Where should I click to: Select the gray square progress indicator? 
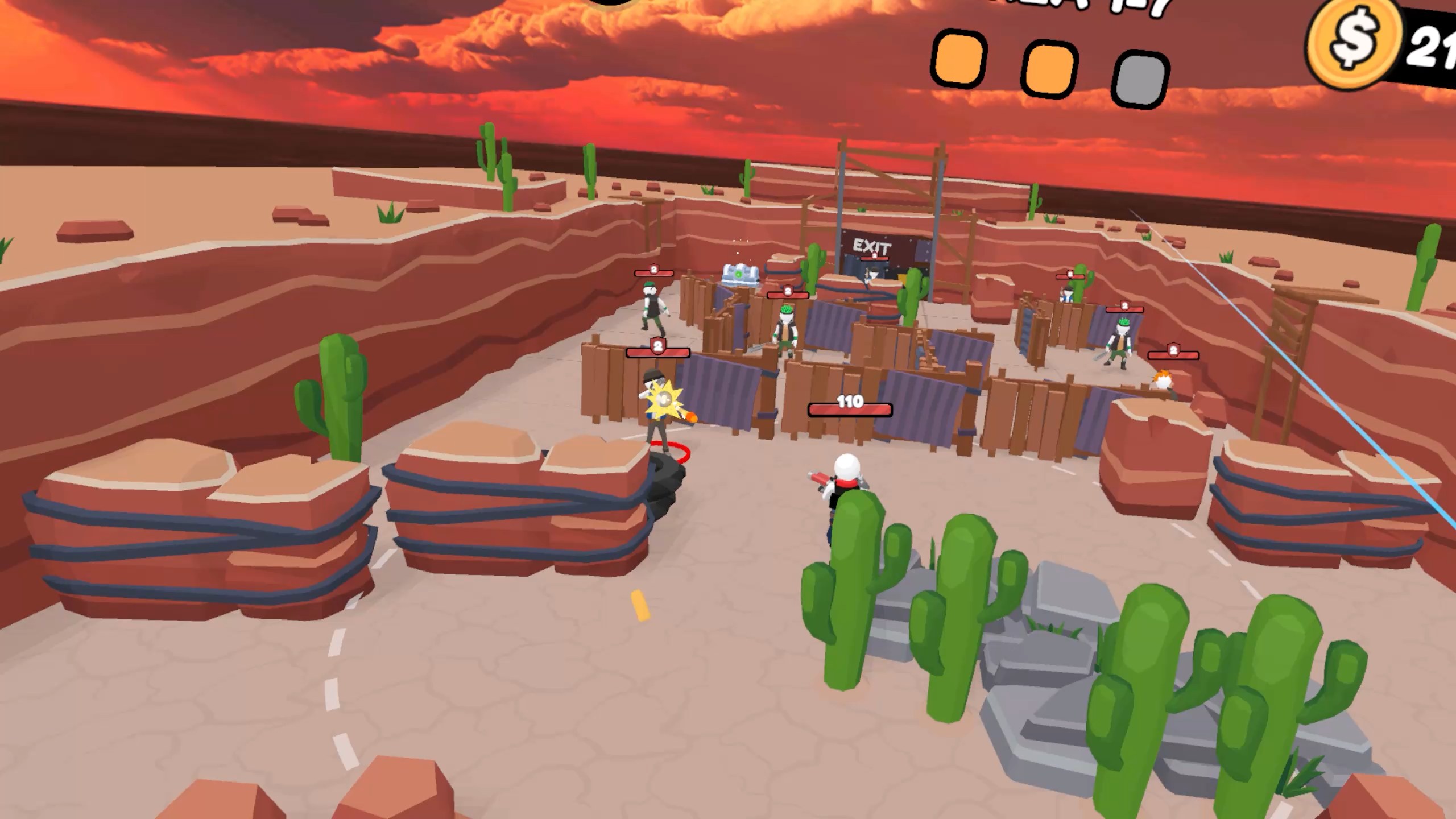[1141, 80]
